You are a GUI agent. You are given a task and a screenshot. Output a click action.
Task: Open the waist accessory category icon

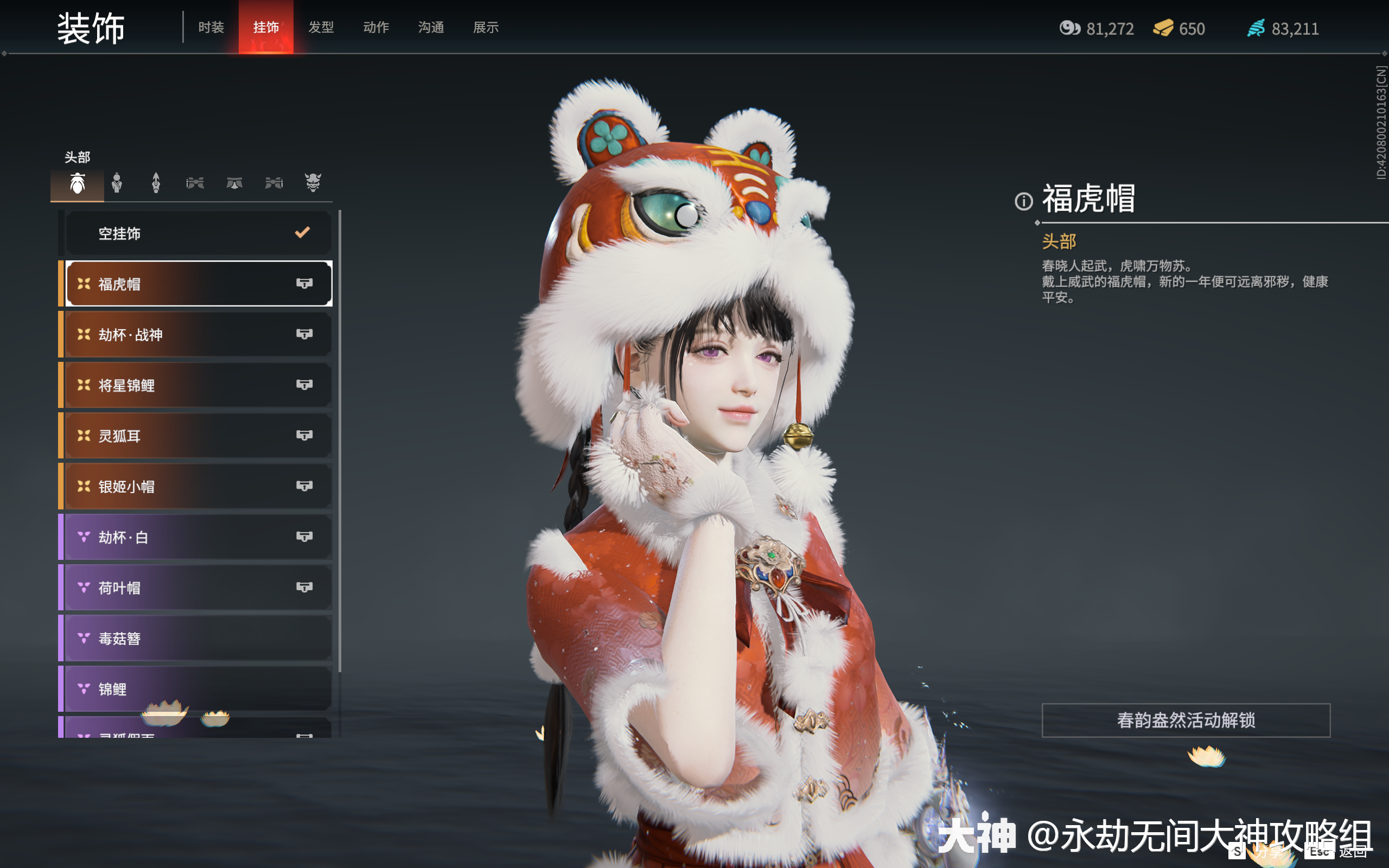[x=234, y=184]
